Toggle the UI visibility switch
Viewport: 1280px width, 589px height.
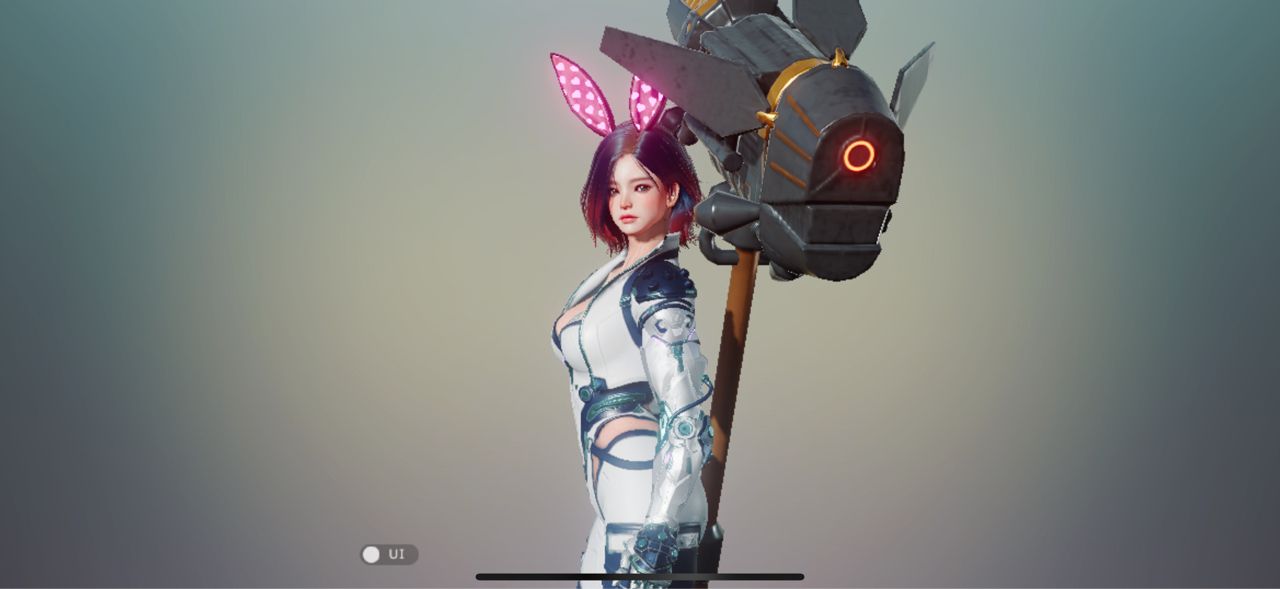tap(388, 554)
